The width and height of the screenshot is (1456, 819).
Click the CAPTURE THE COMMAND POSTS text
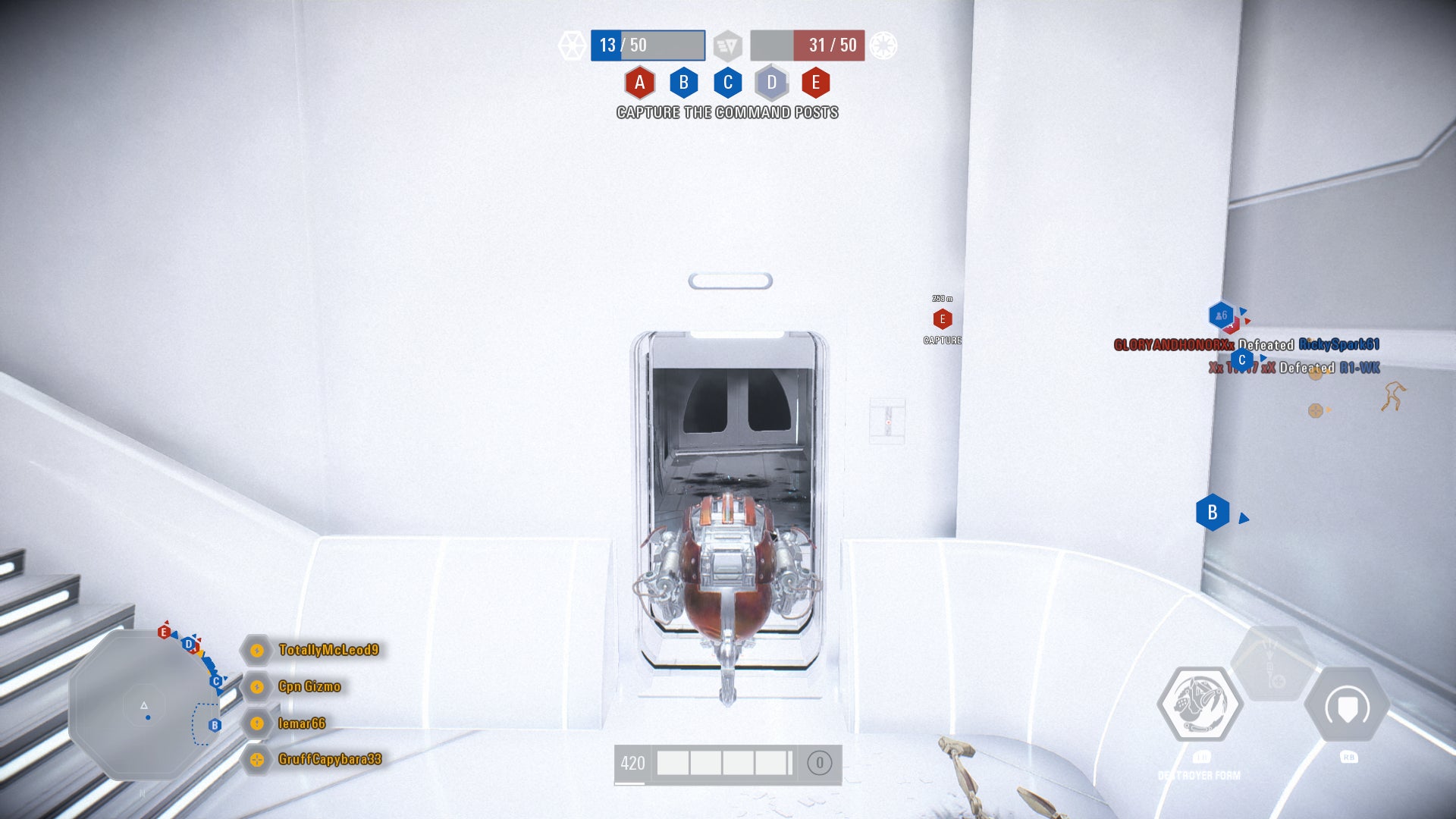pyautogui.click(x=727, y=112)
